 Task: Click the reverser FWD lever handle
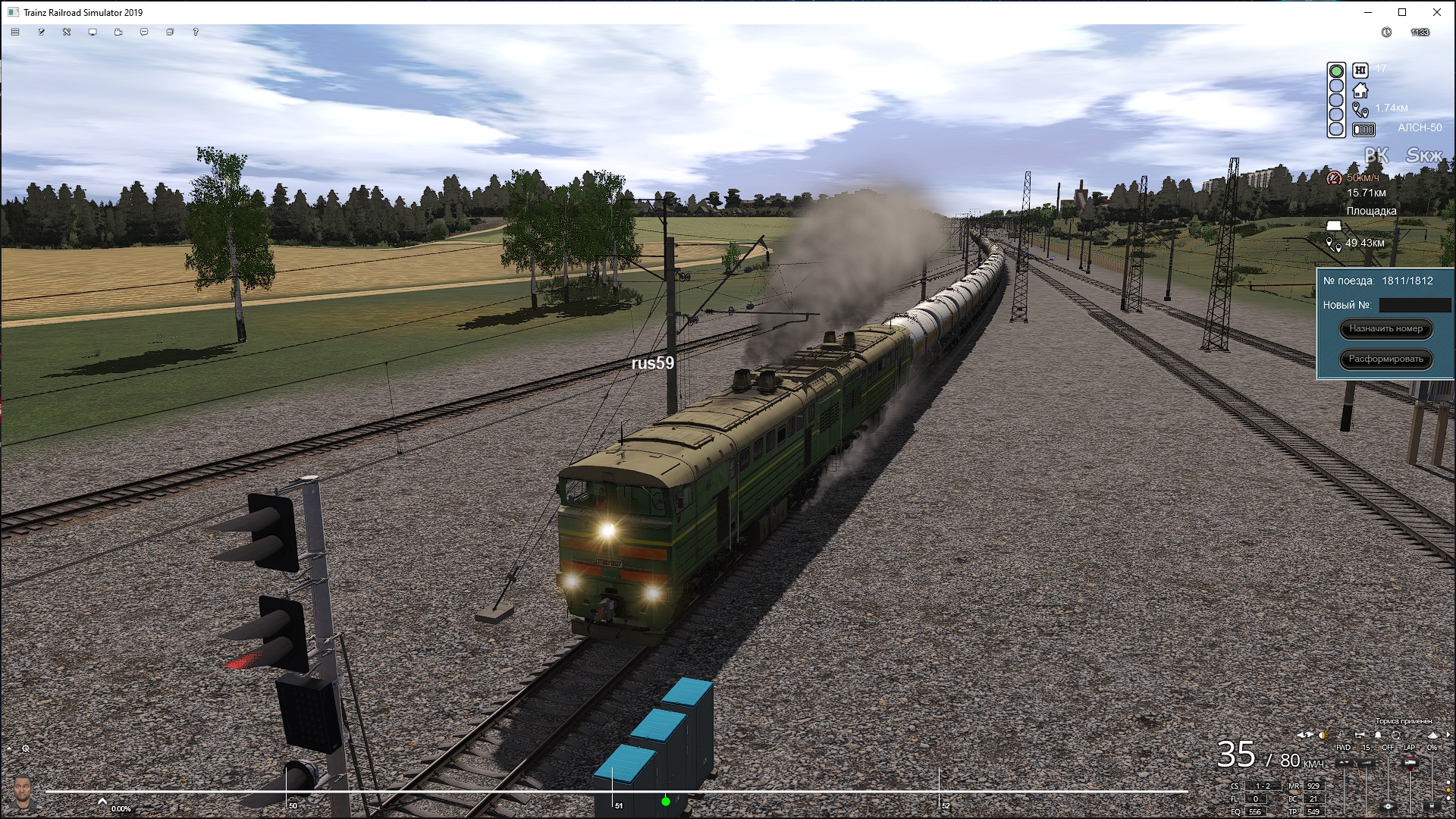coord(1344,763)
